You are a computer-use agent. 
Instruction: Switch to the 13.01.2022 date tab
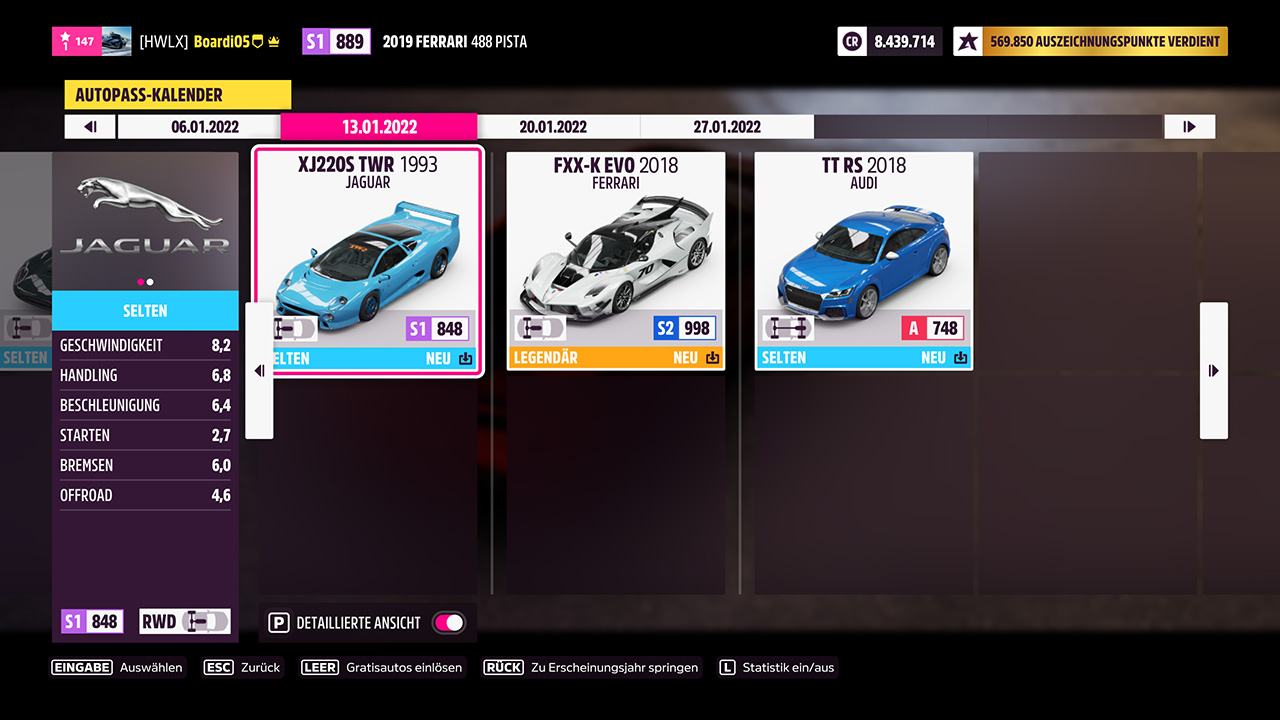click(x=379, y=127)
